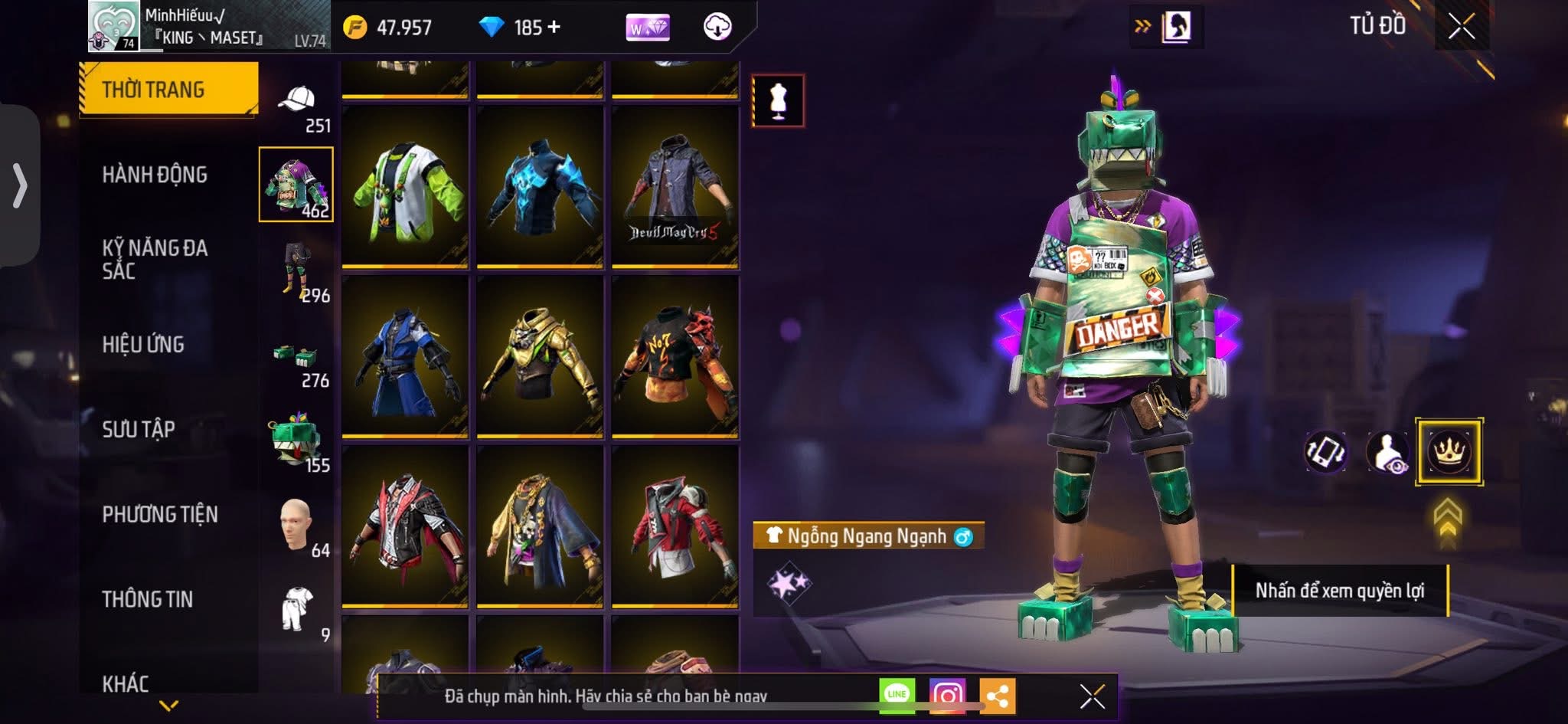Share the screenshot to Instagram

pos(947,695)
